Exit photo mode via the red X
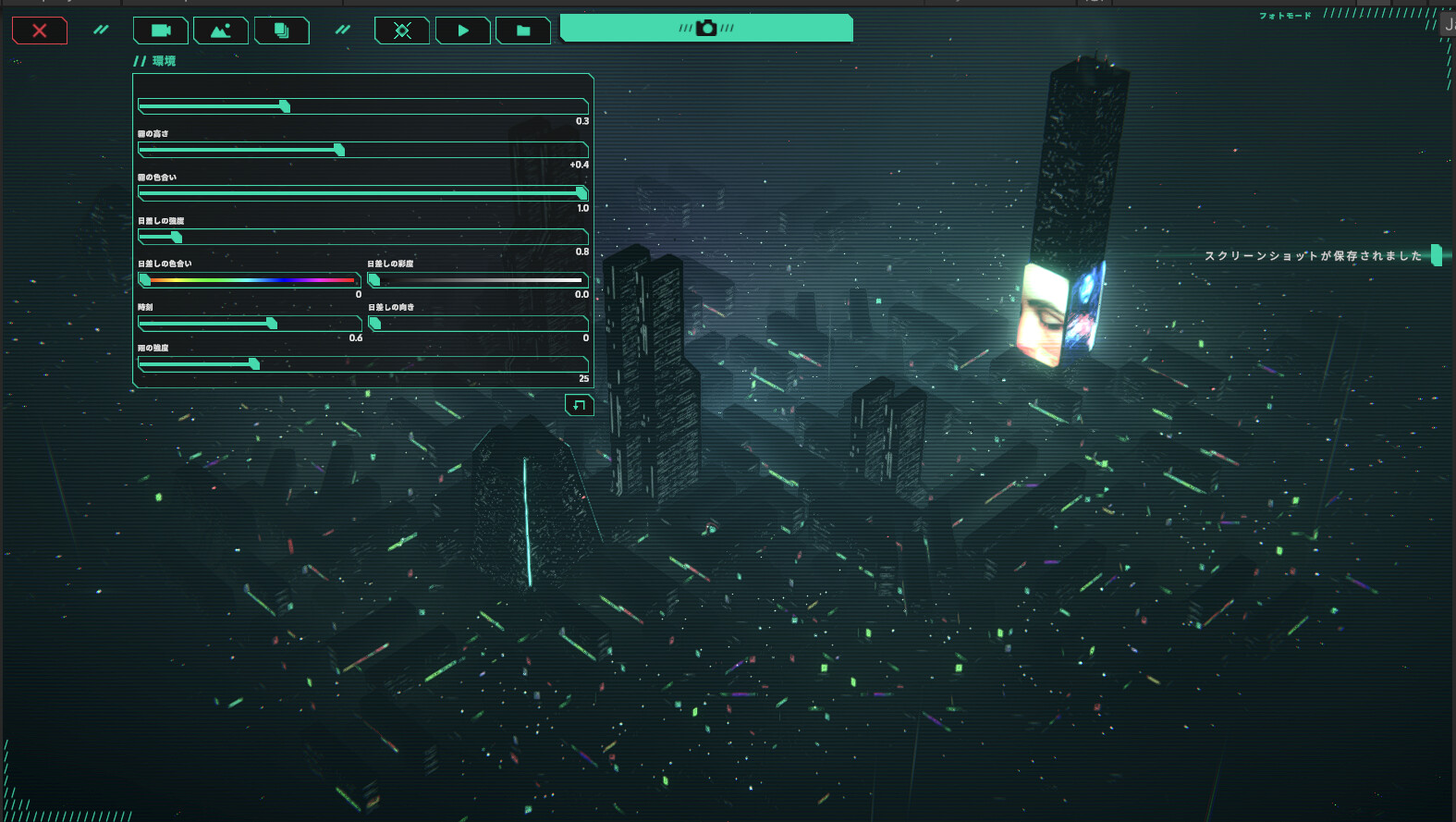This screenshot has height=822, width=1456. tap(39, 31)
